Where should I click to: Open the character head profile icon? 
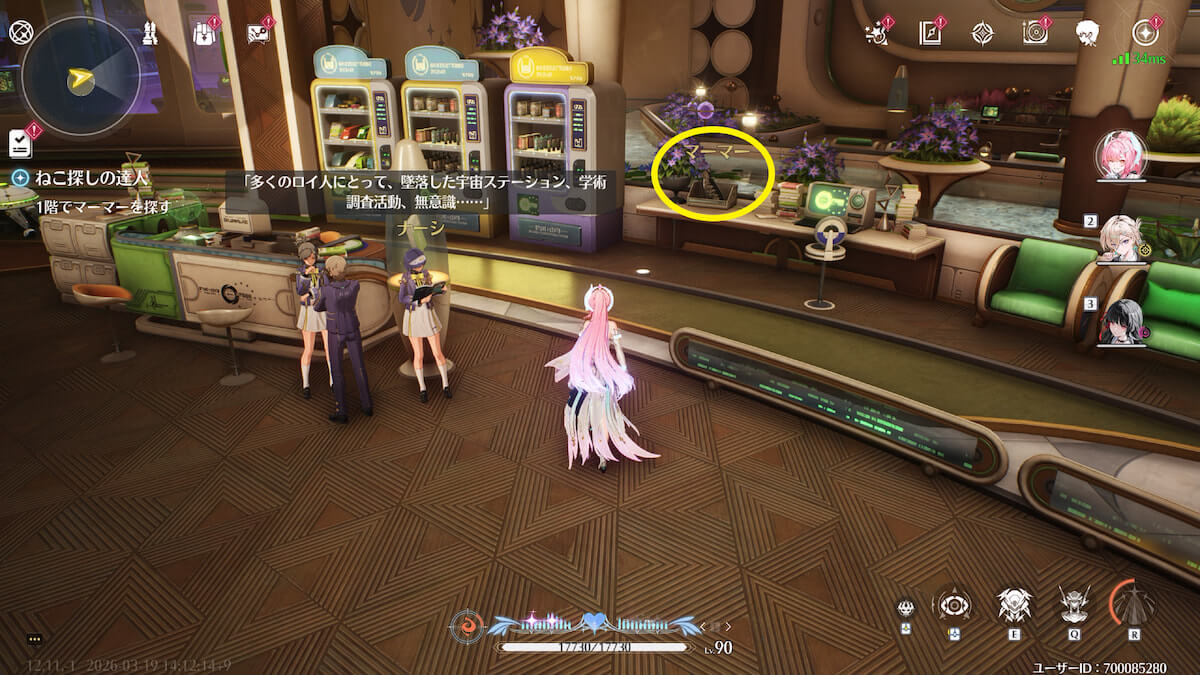point(1087,33)
